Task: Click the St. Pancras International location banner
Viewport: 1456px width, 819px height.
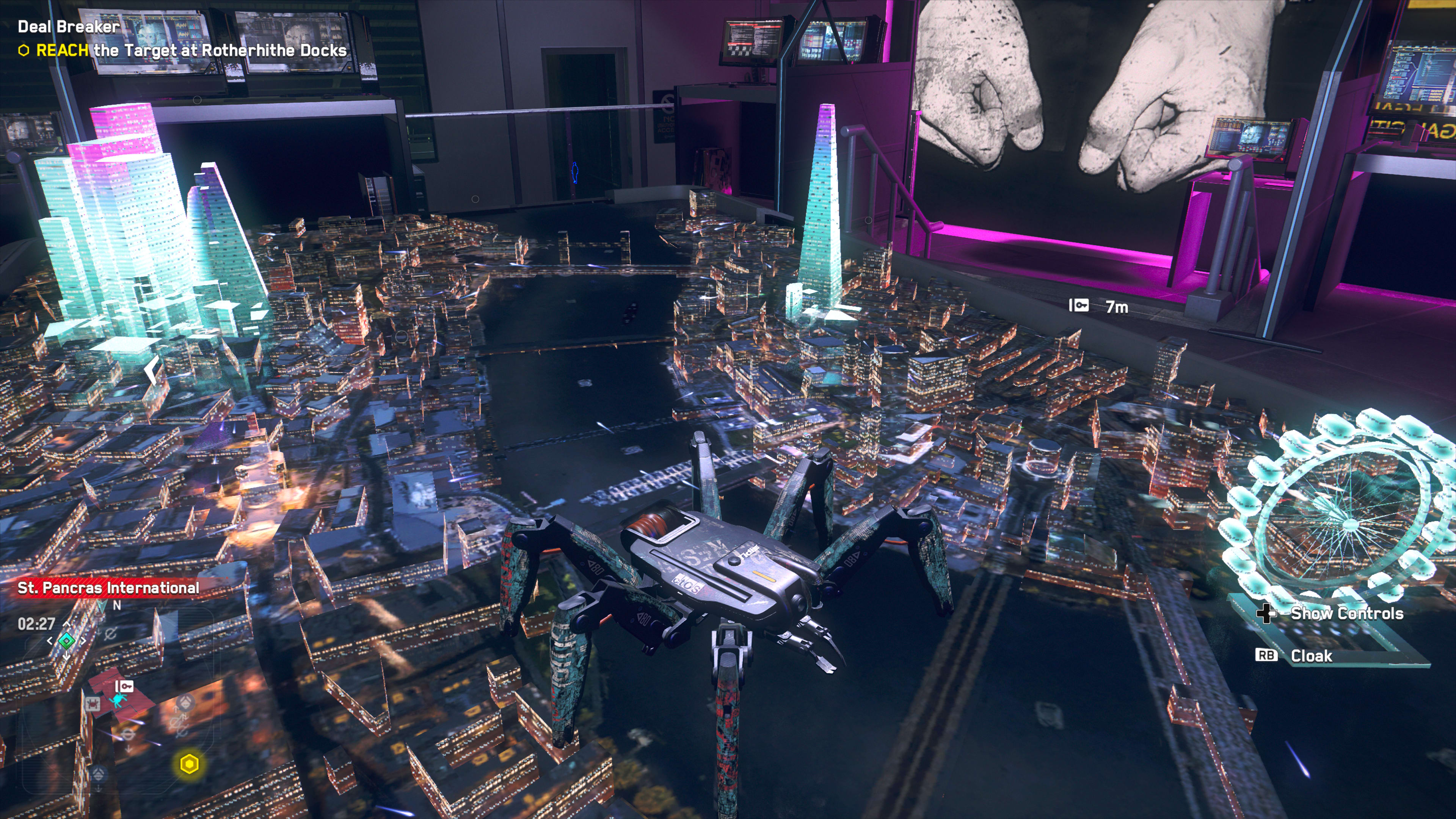Action: [x=108, y=588]
